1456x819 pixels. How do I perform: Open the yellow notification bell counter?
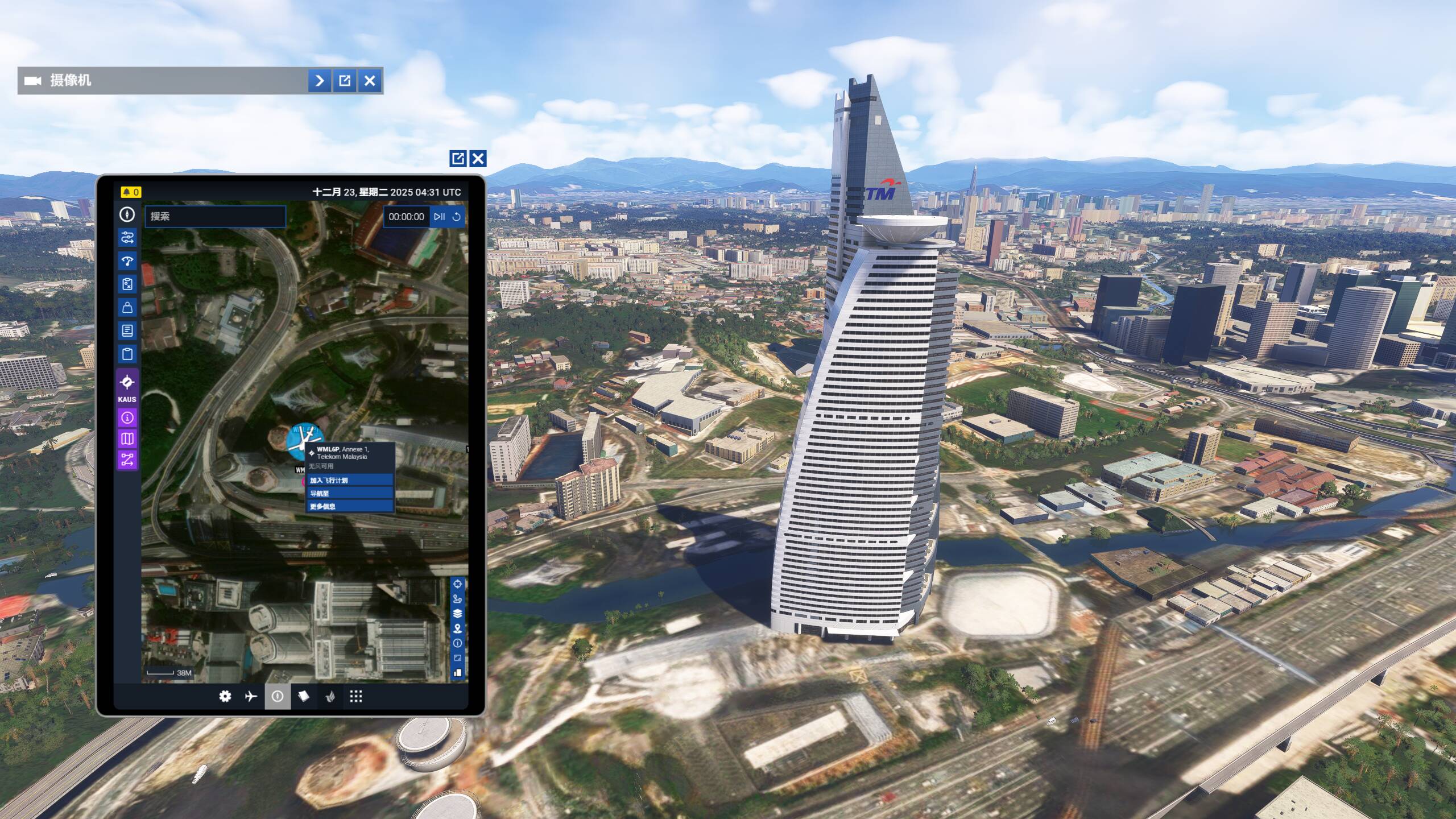click(x=131, y=192)
